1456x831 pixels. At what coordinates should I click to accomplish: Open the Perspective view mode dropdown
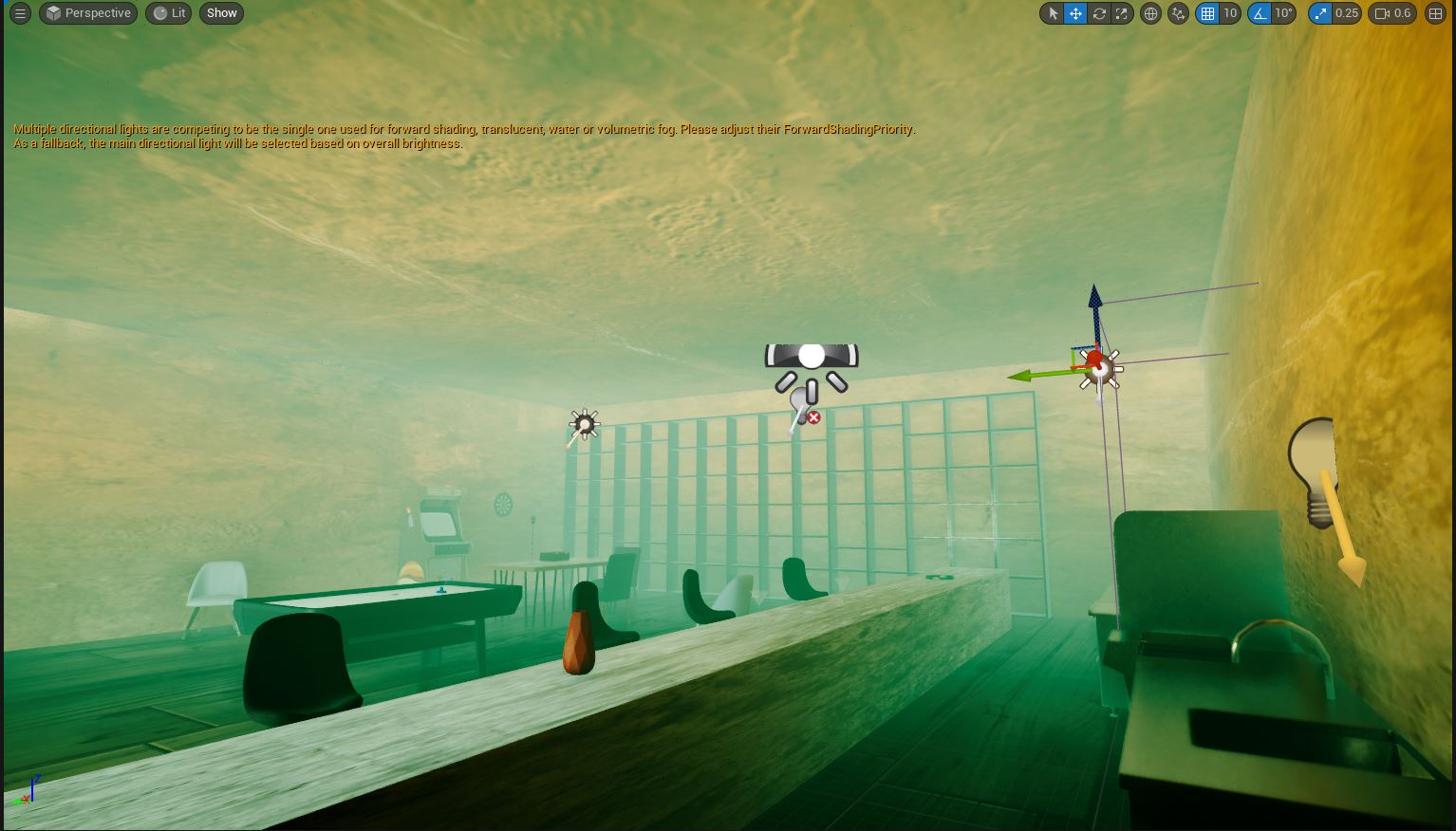88,13
